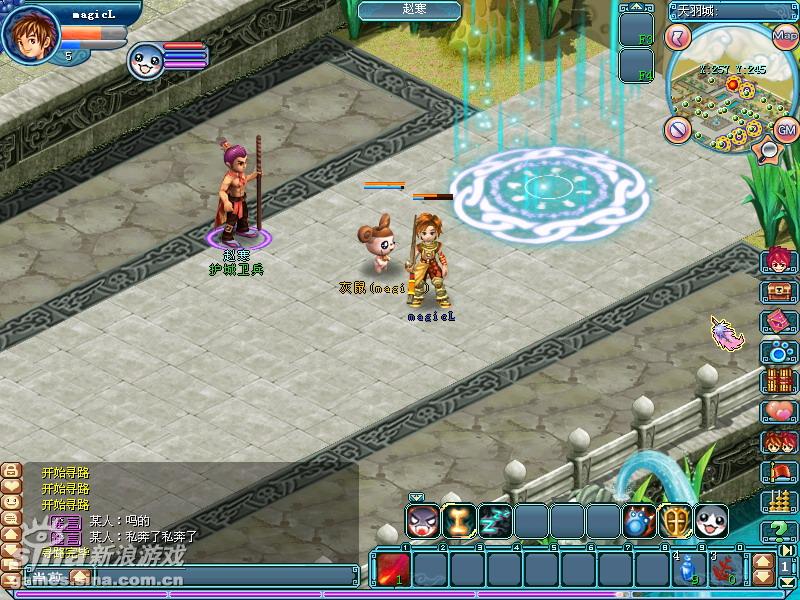Viewport: 800px width, 600px height.
Task: Open the character menu (red-haired face icon)
Action: (777, 260)
